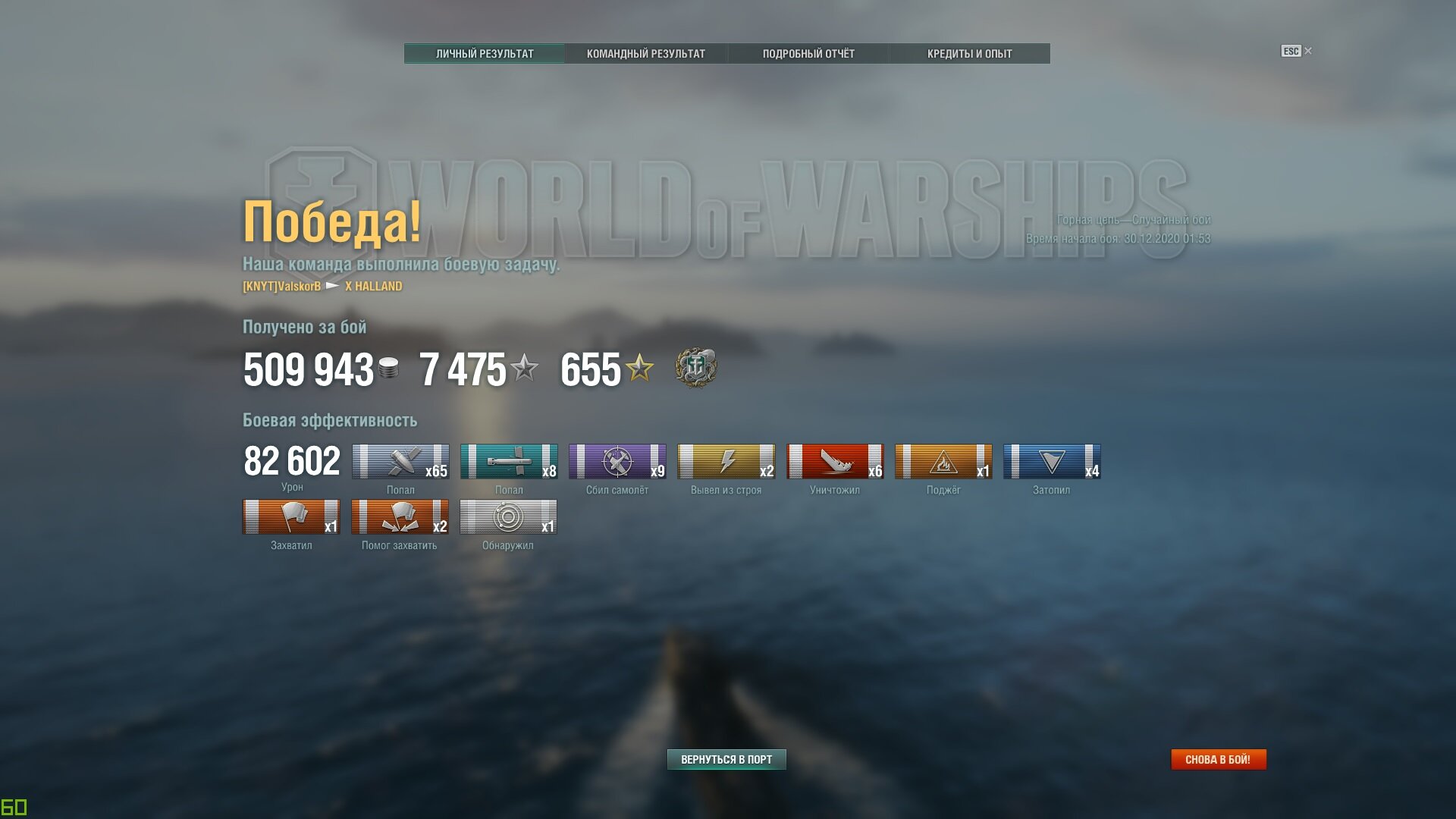Choose the Сбил самолёт x9 ribbon

617,462
